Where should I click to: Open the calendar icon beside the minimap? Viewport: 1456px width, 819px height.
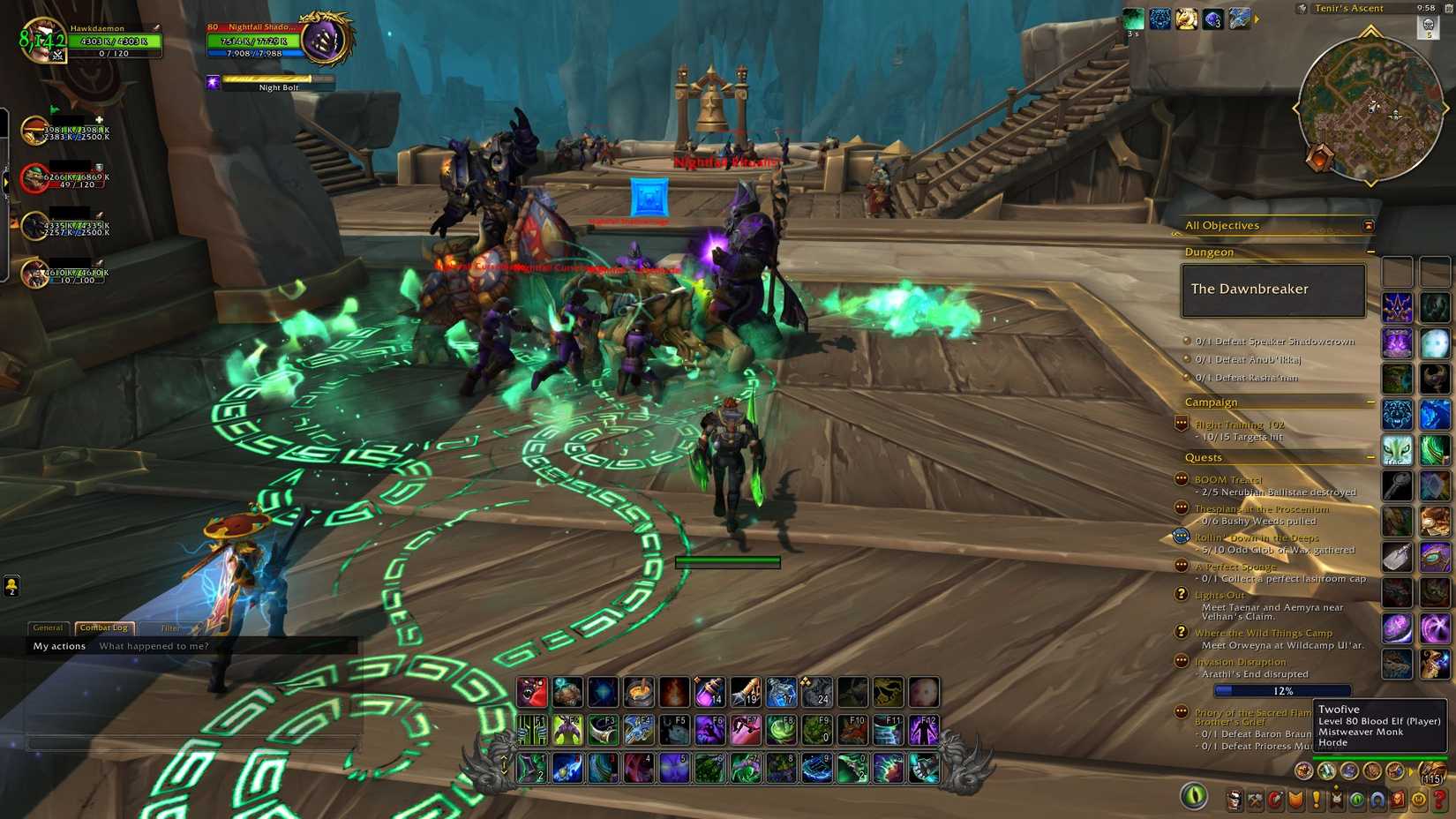tap(1449, 9)
